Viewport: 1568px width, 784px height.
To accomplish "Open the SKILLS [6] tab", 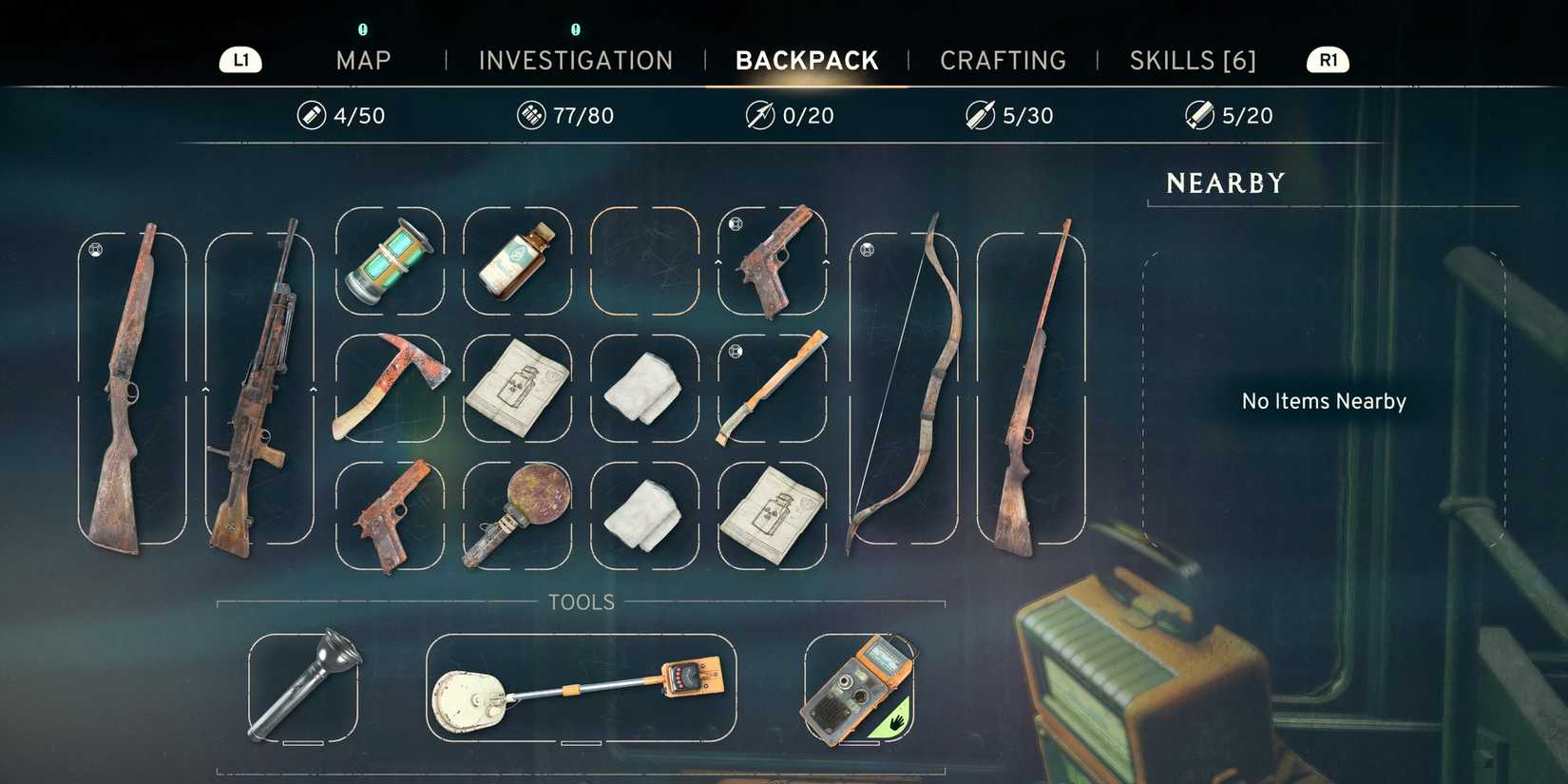I will [x=1194, y=60].
